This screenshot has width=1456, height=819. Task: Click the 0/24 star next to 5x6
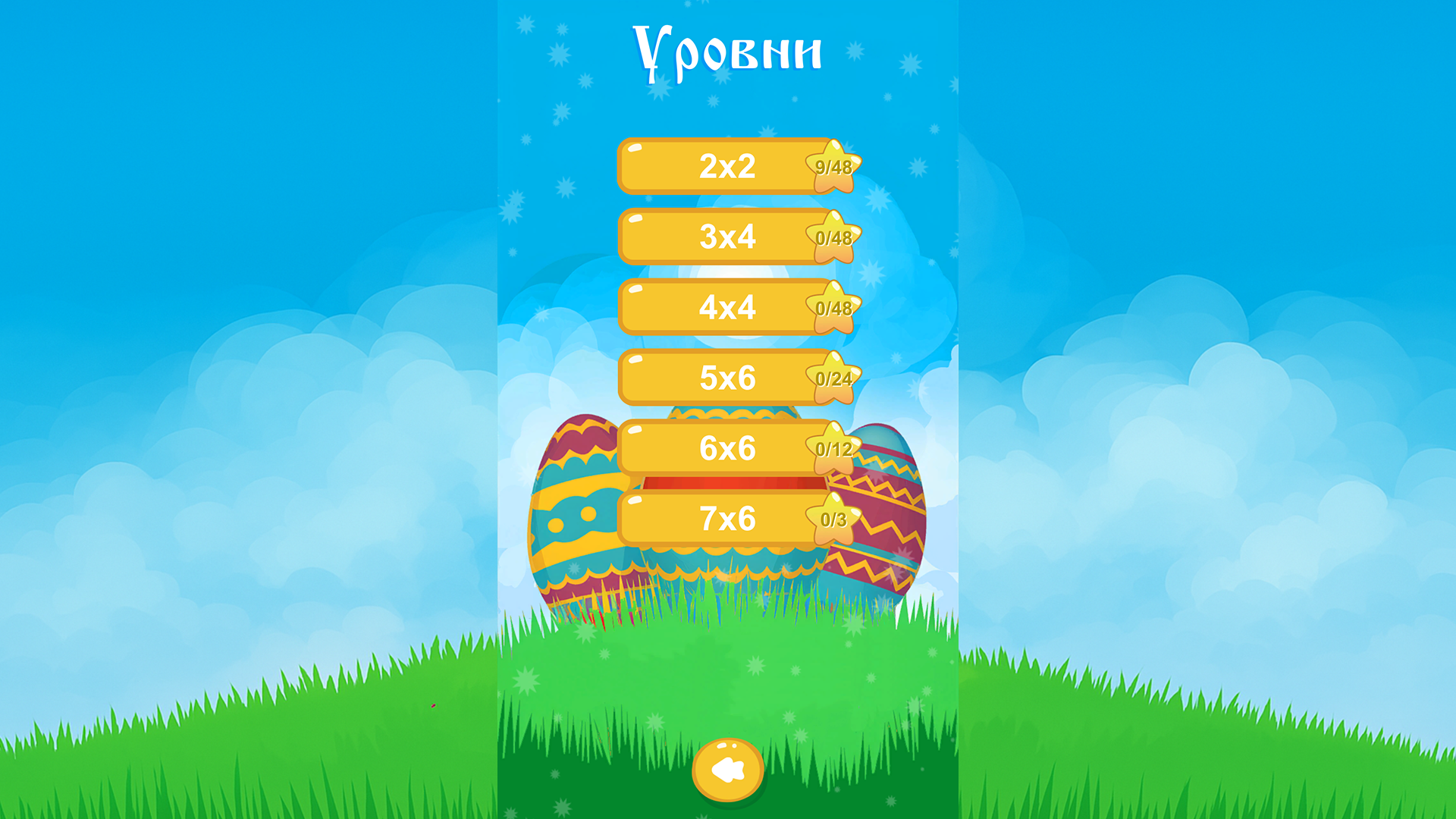(834, 378)
